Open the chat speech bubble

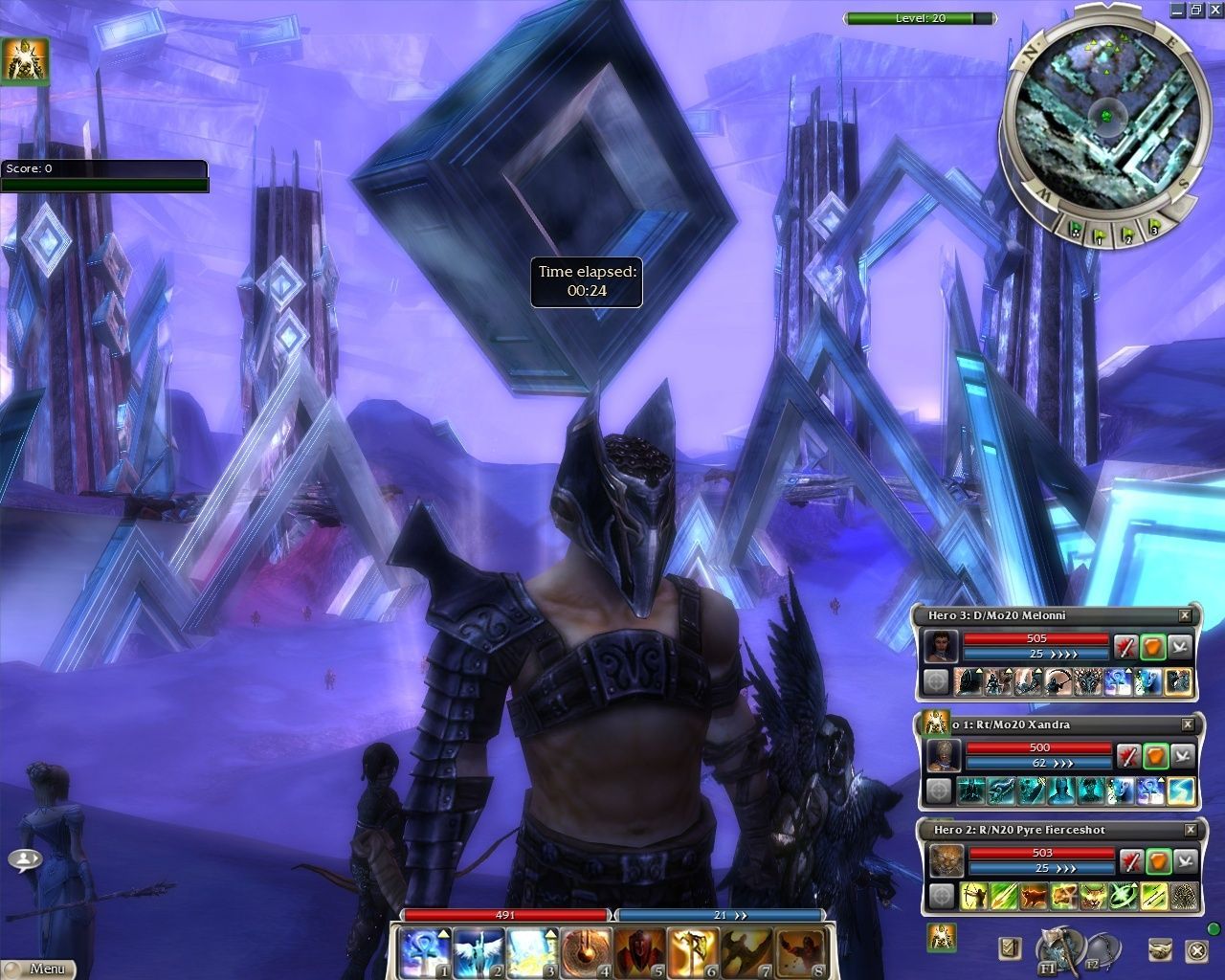(25, 858)
